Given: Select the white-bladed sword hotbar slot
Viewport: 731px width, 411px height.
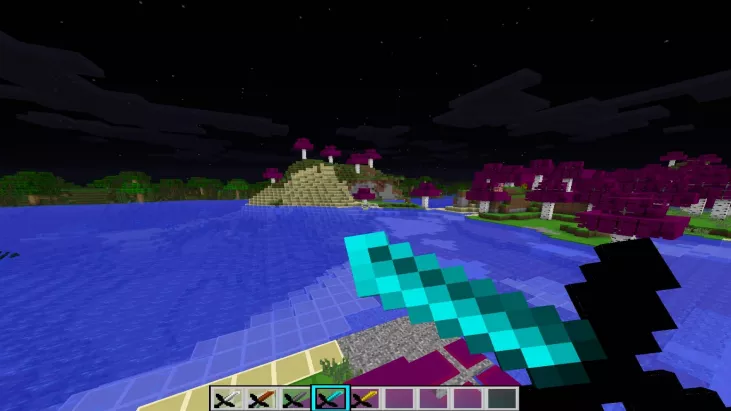Looking at the screenshot, I should (x=225, y=399).
